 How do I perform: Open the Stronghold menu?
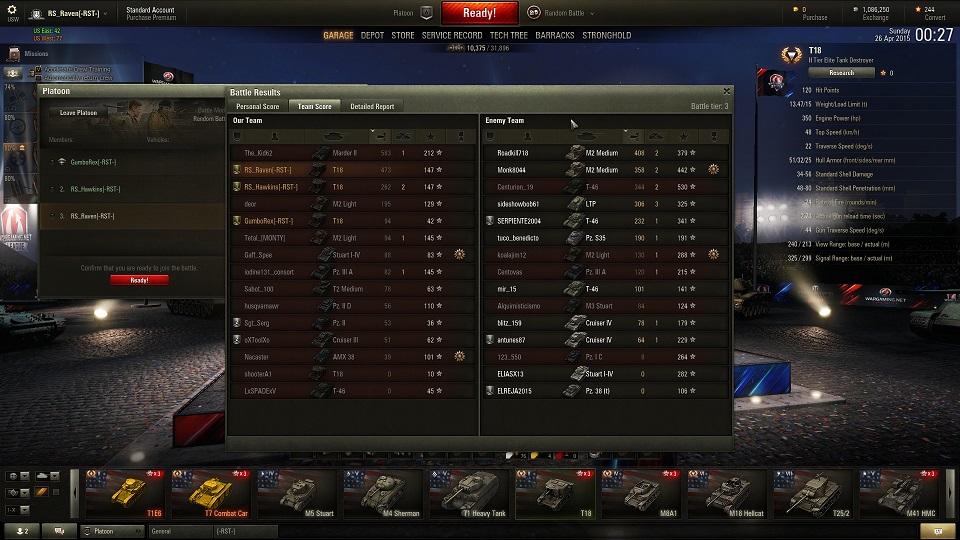click(607, 35)
